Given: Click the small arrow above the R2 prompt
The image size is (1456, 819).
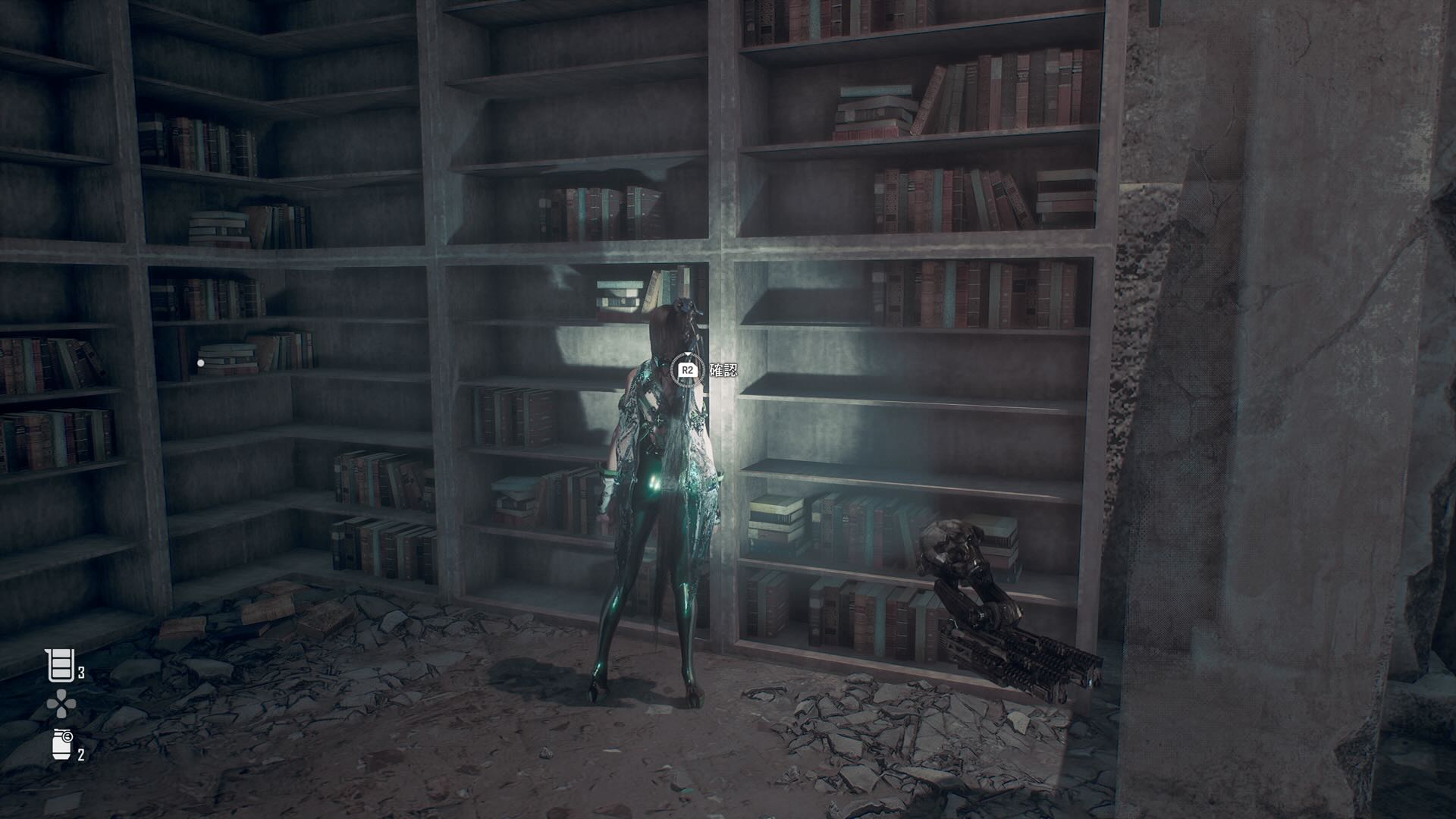Looking at the screenshot, I should [688, 354].
